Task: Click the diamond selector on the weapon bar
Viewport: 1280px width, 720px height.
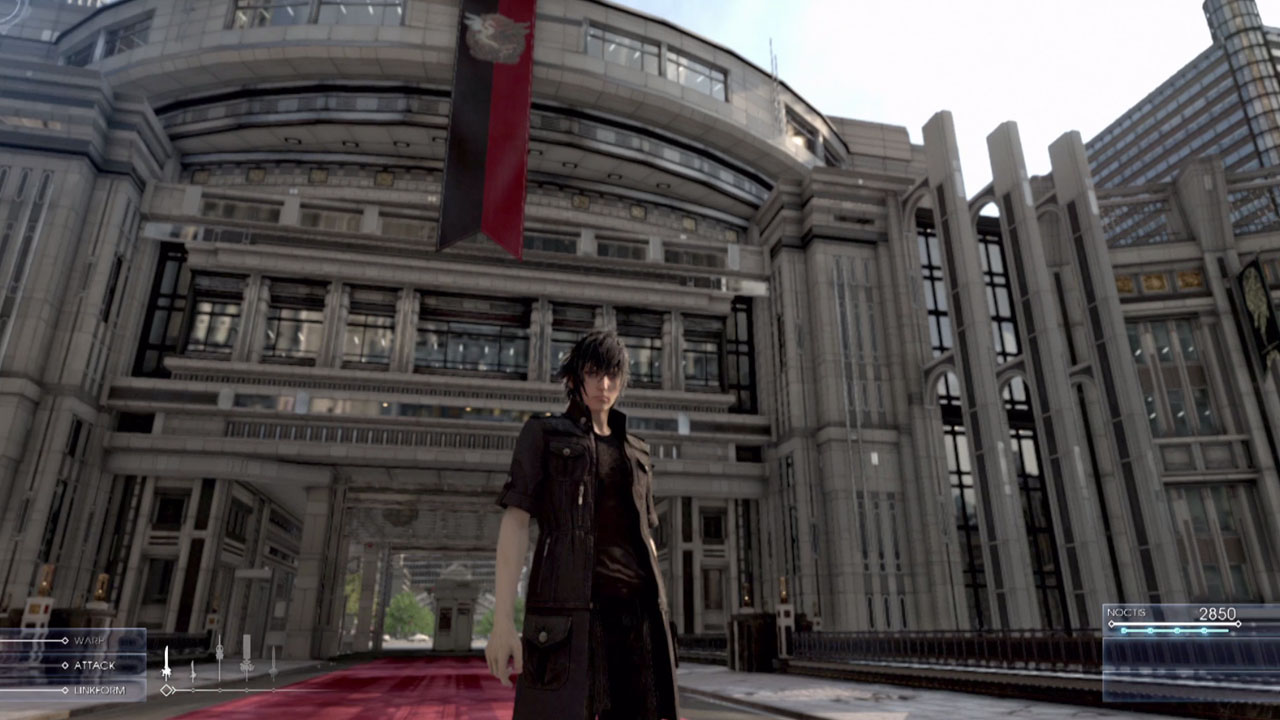Action: [166, 689]
